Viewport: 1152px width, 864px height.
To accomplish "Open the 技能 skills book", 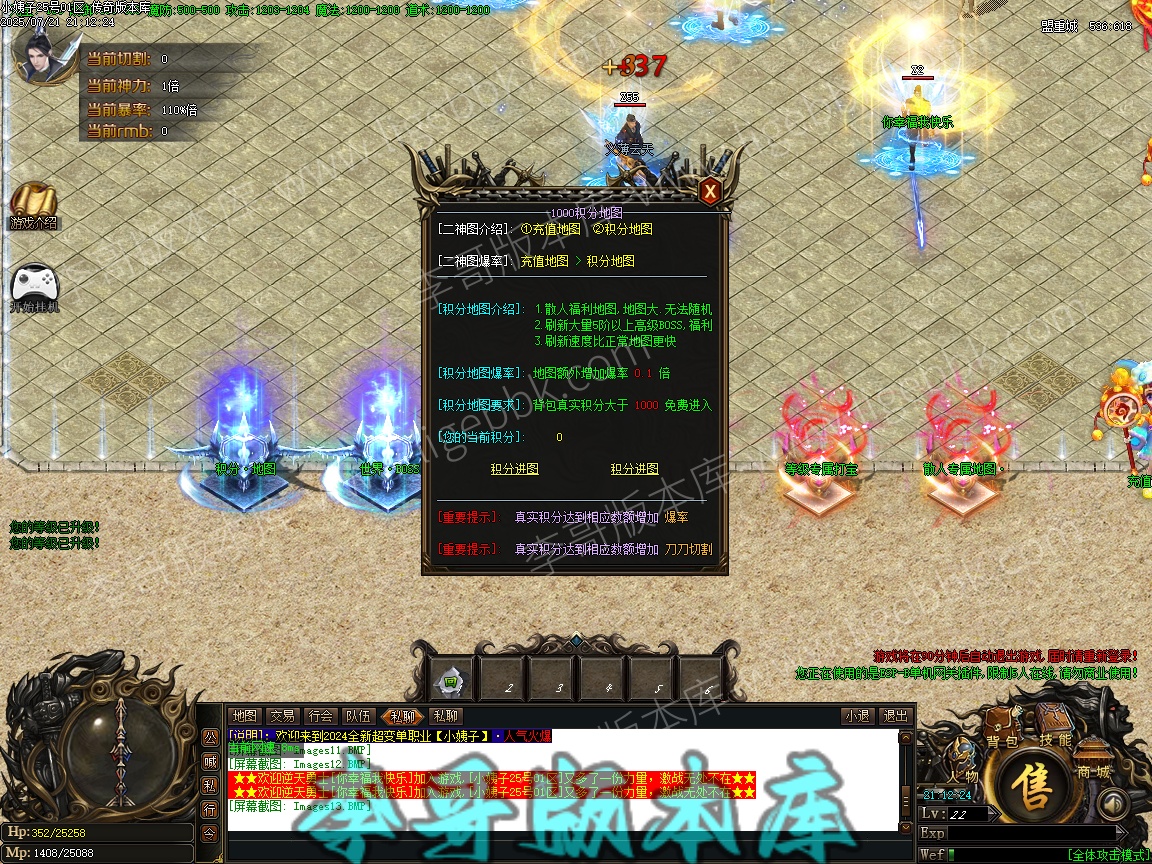I will (1054, 725).
